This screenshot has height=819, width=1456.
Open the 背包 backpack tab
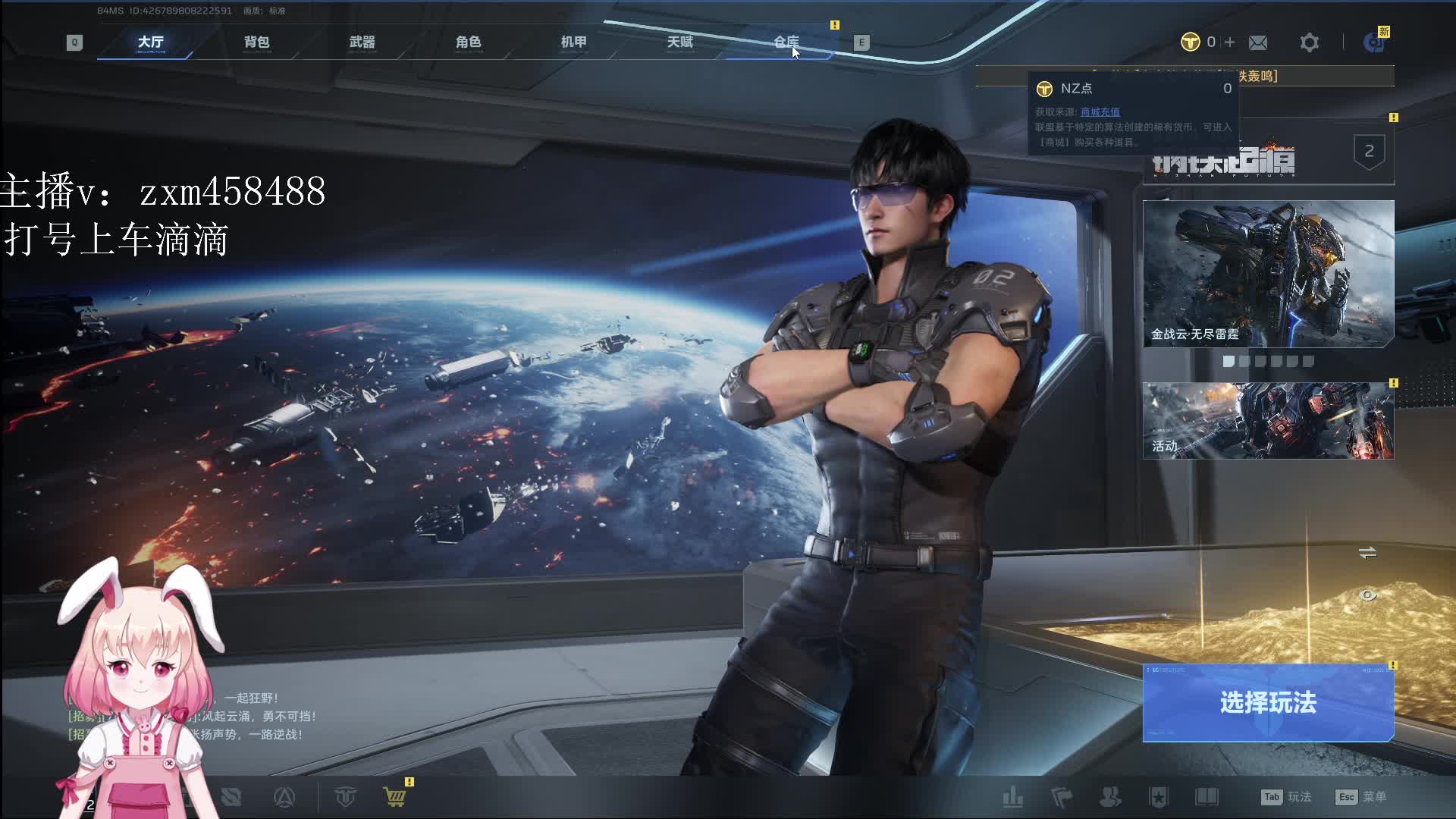256,42
